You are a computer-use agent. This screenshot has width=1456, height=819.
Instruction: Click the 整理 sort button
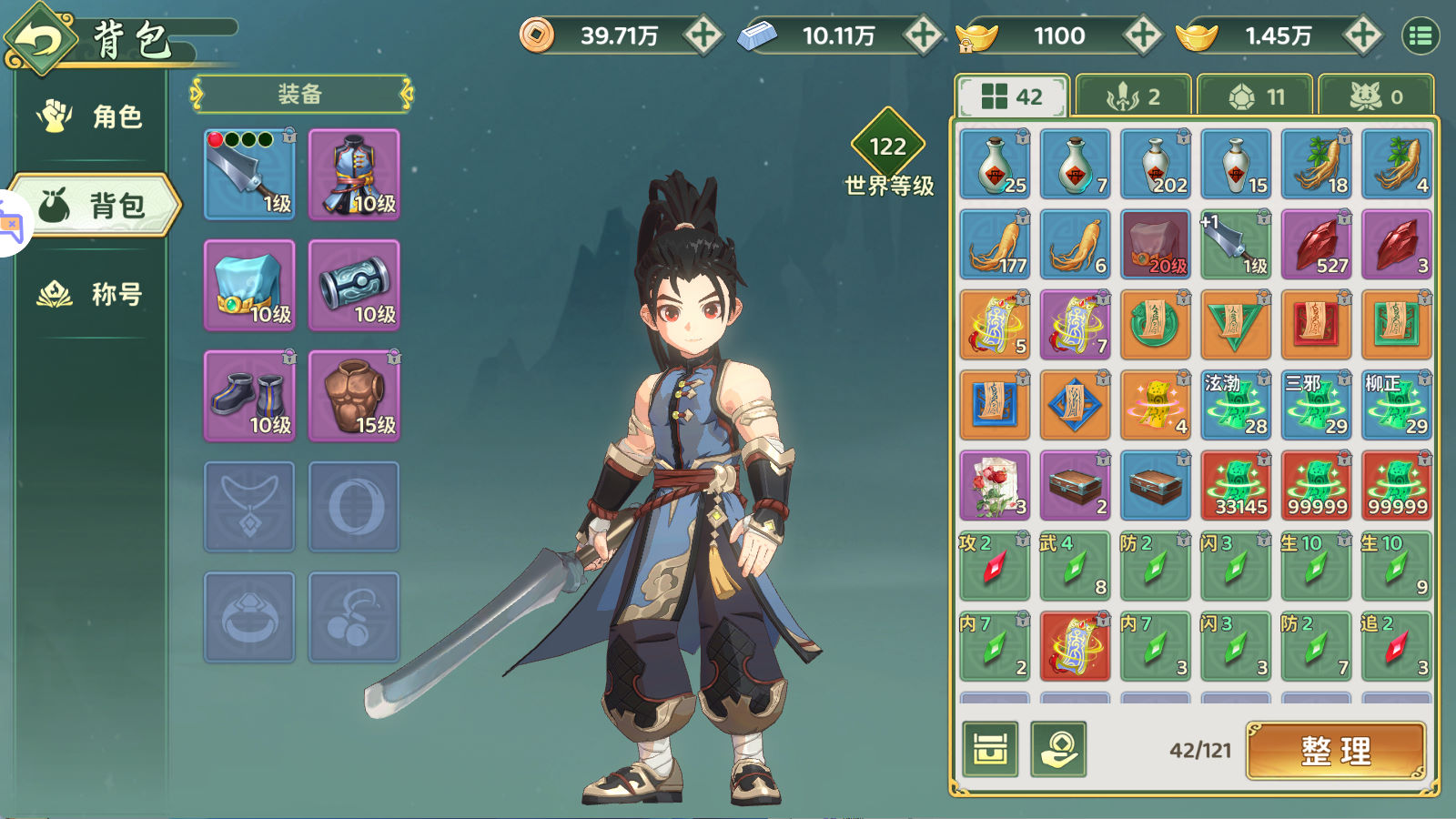click(1336, 751)
